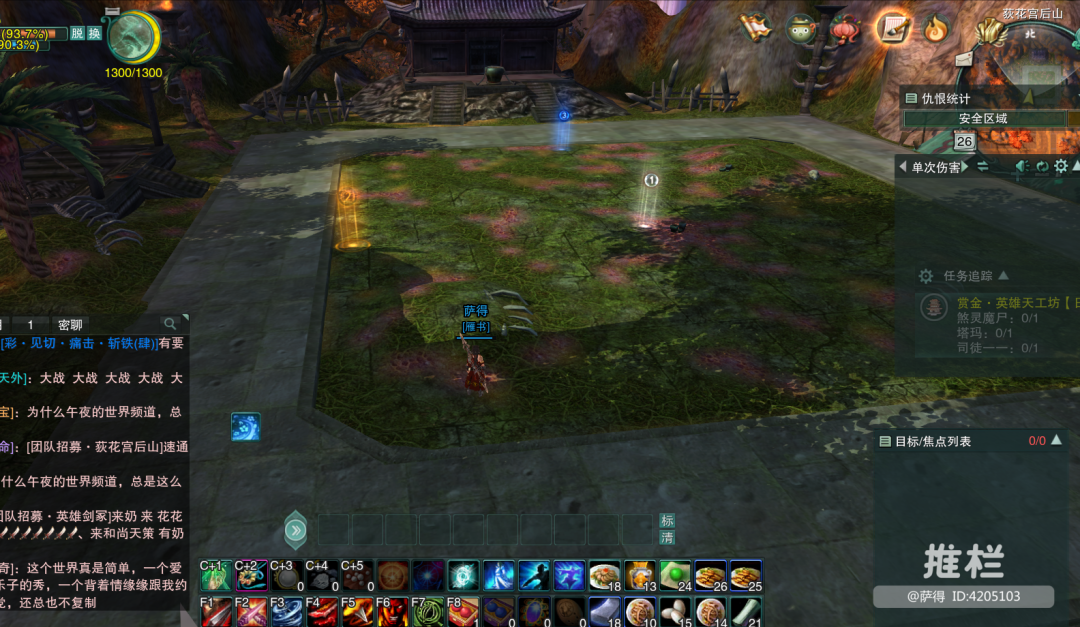This screenshot has width=1080, height=627.
Task: Click the 換 button beside the health bar
Action: tap(94, 33)
